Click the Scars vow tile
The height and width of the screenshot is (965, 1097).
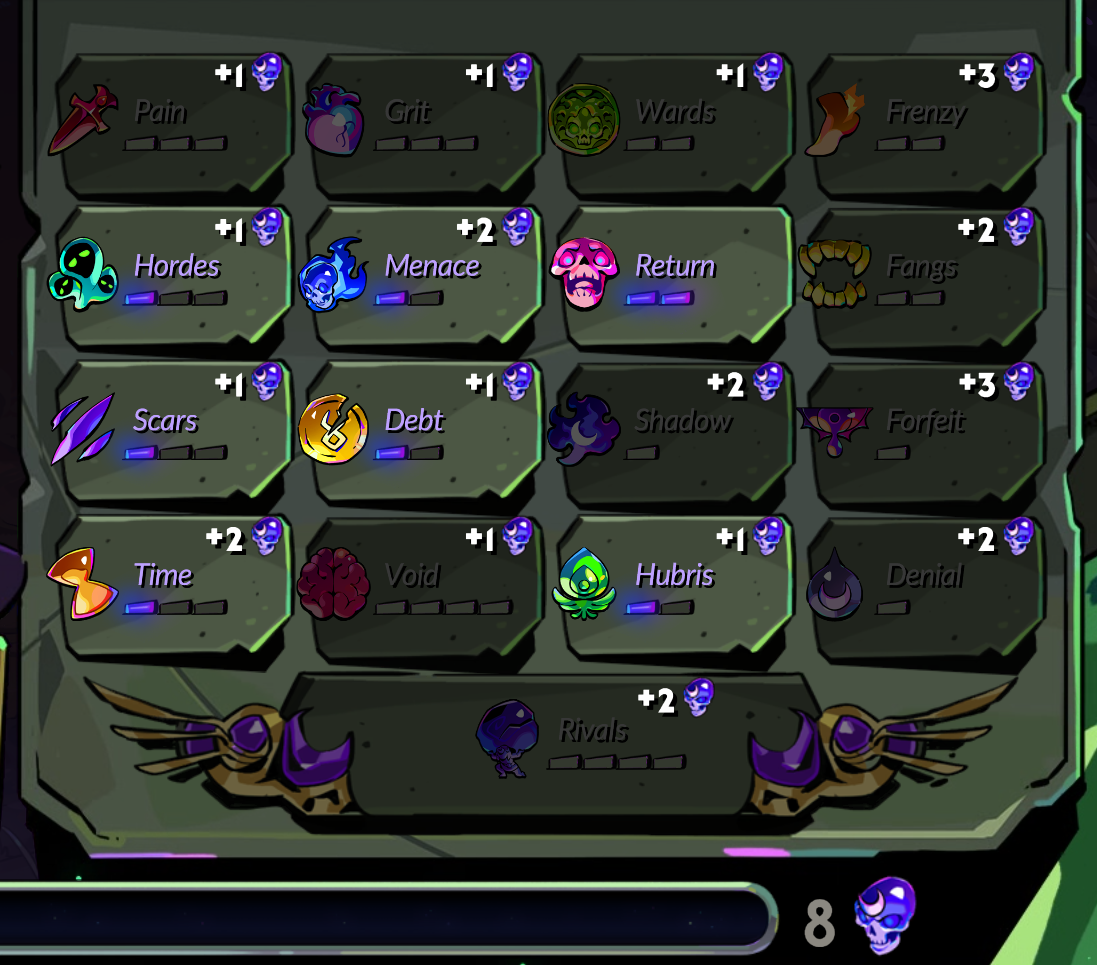[172, 432]
